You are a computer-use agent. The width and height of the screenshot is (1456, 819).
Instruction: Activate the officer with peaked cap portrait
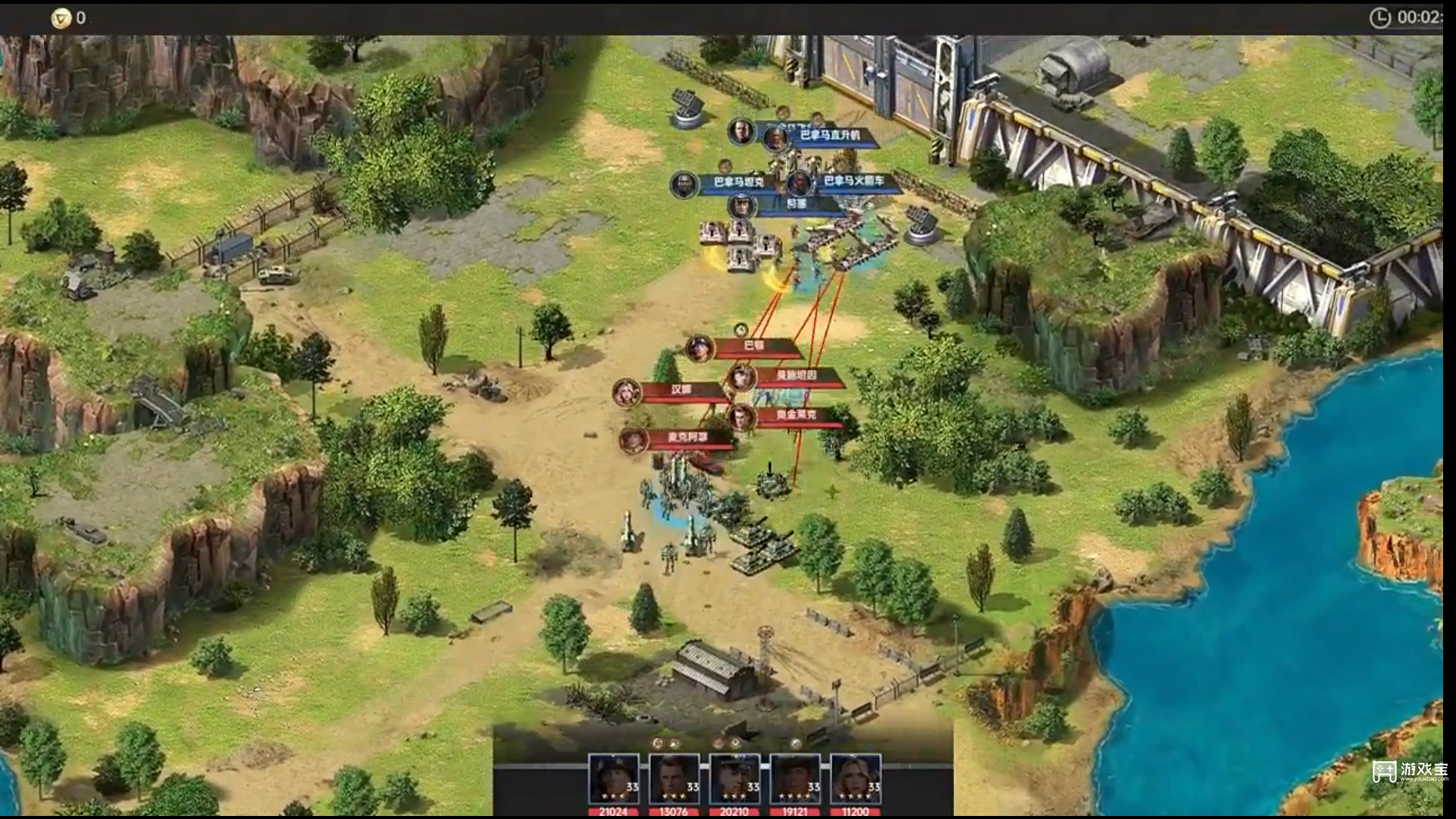(x=734, y=779)
